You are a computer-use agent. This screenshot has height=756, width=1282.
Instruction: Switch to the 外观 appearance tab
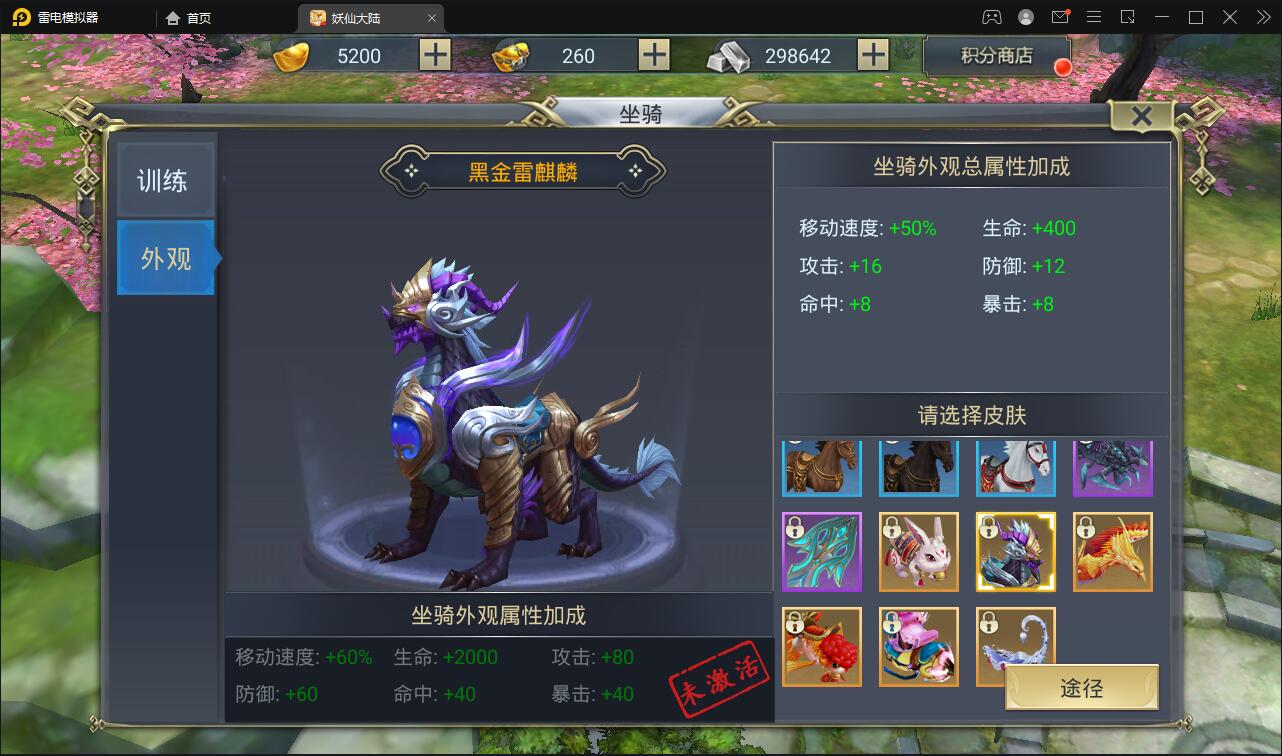(165, 258)
